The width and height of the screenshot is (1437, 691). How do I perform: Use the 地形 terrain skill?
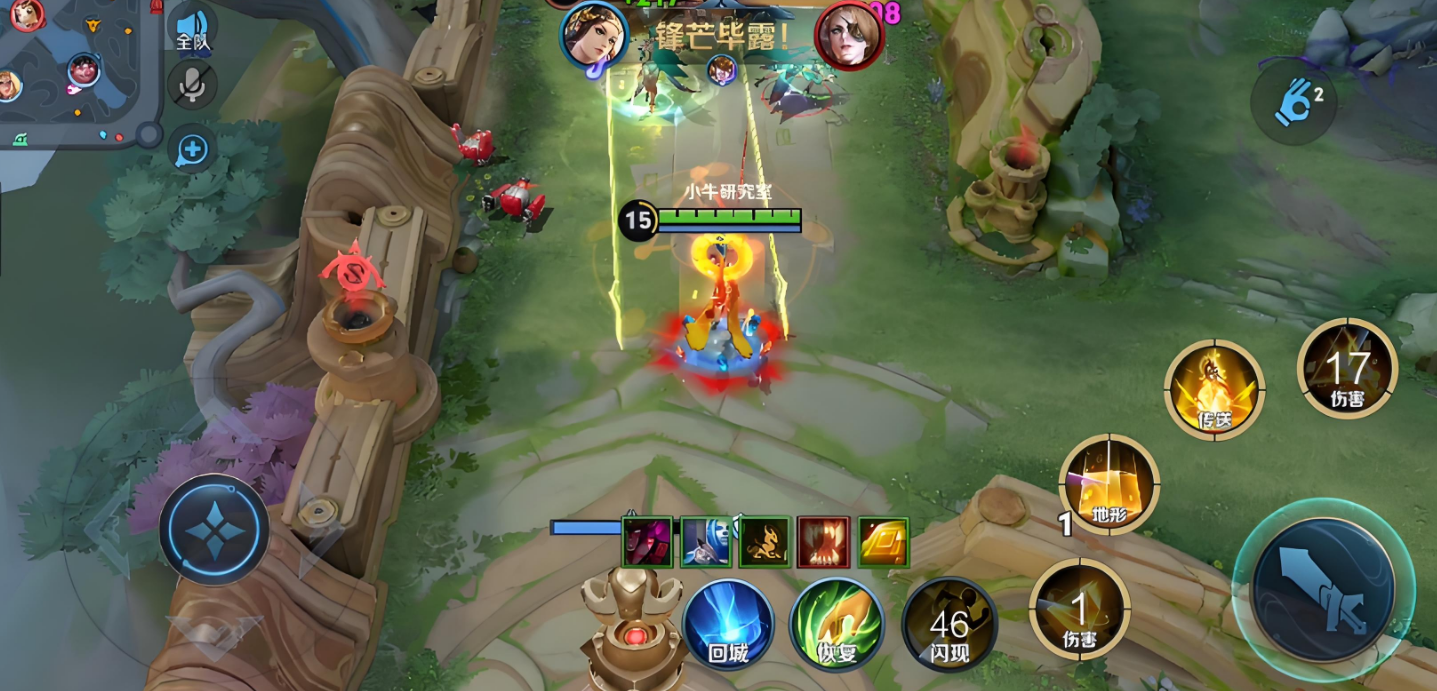click(x=1108, y=484)
